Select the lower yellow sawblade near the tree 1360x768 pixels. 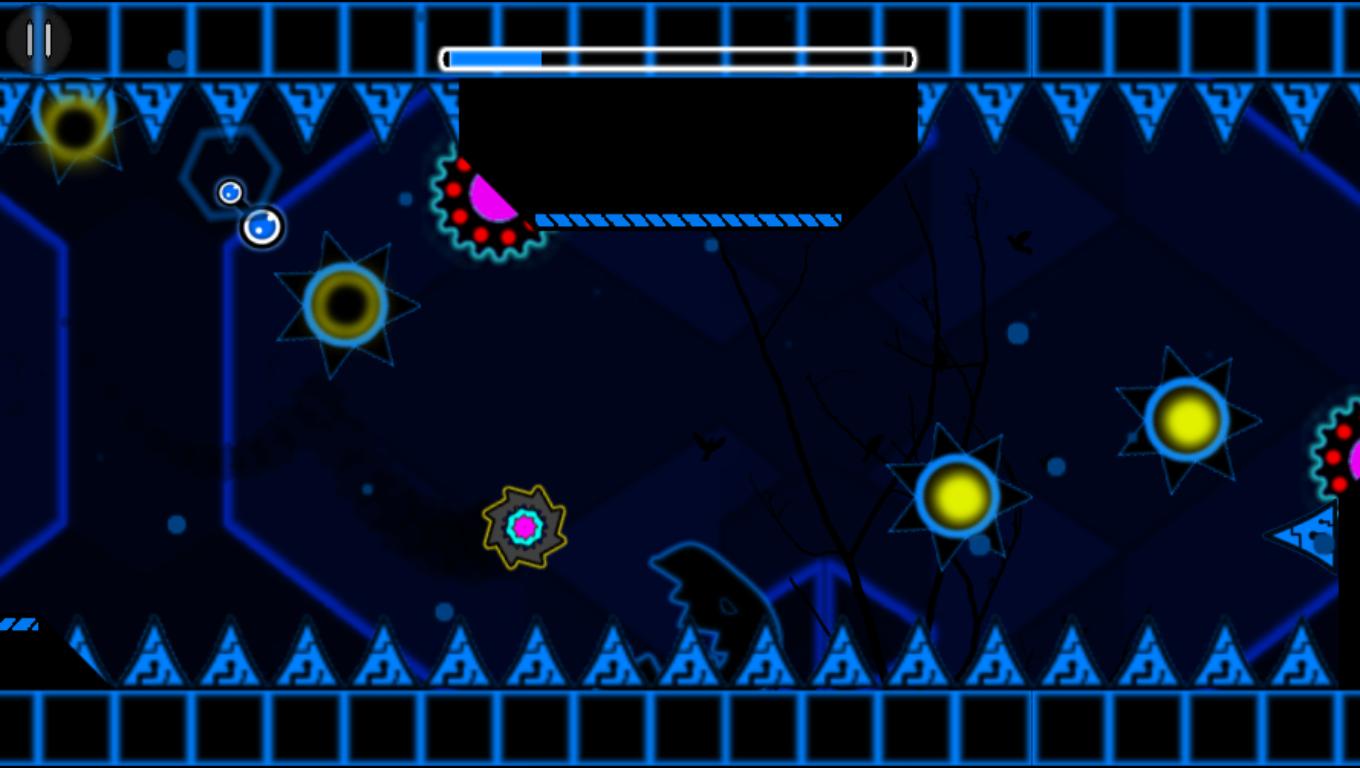[958, 493]
